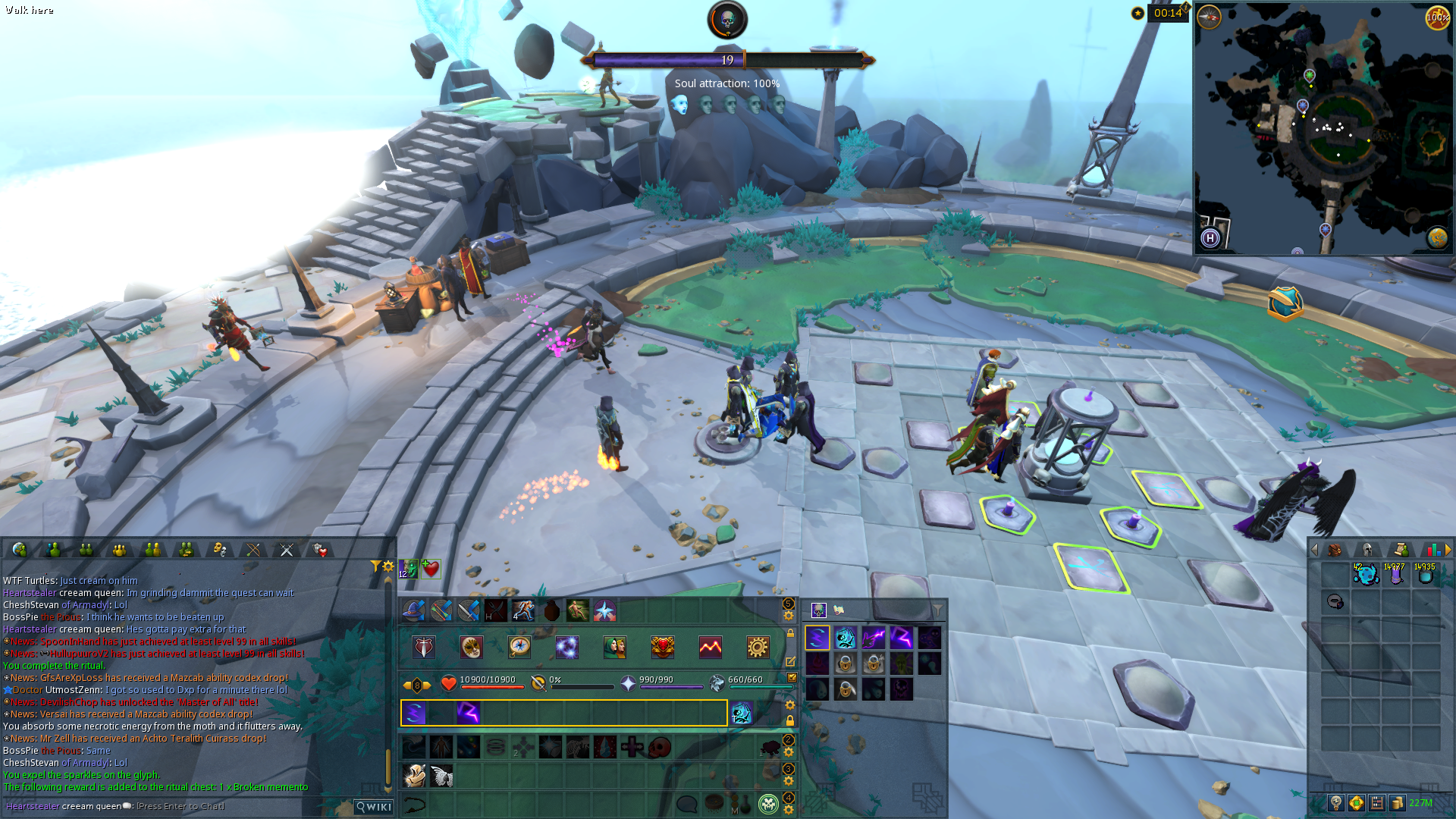The image size is (1456, 819).
Task: Click the minimap compass
Action: coord(1209,17)
